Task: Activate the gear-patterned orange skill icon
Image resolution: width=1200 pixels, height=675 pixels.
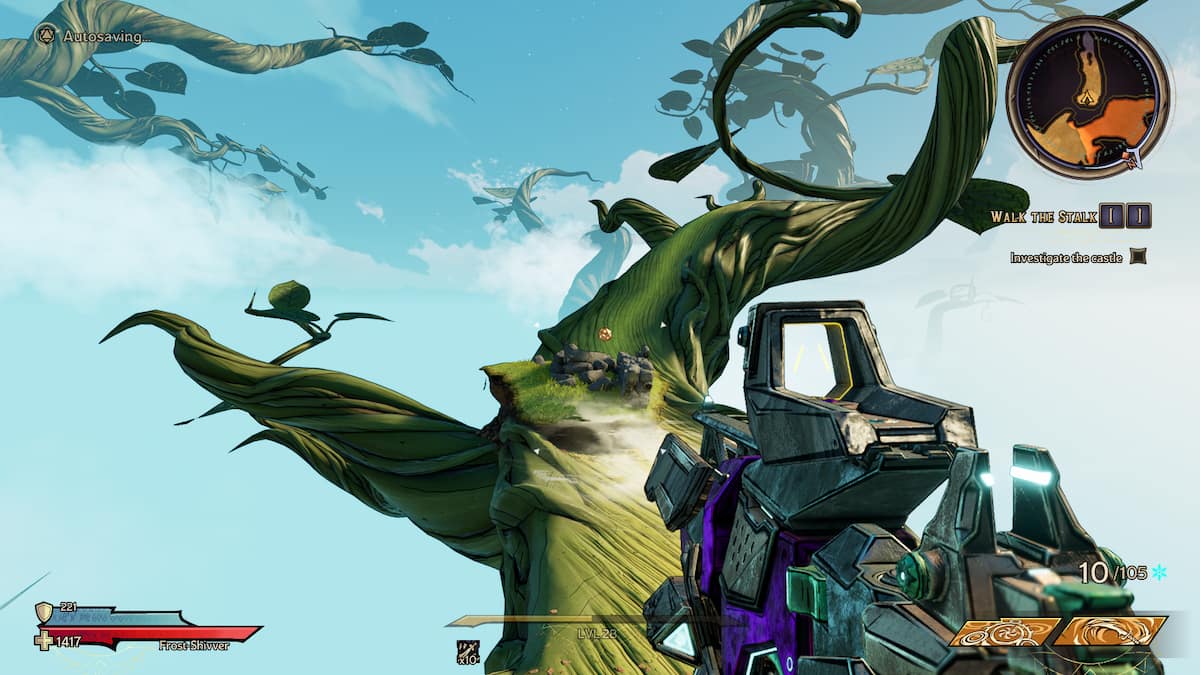Action: pyautogui.click(x=1004, y=632)
